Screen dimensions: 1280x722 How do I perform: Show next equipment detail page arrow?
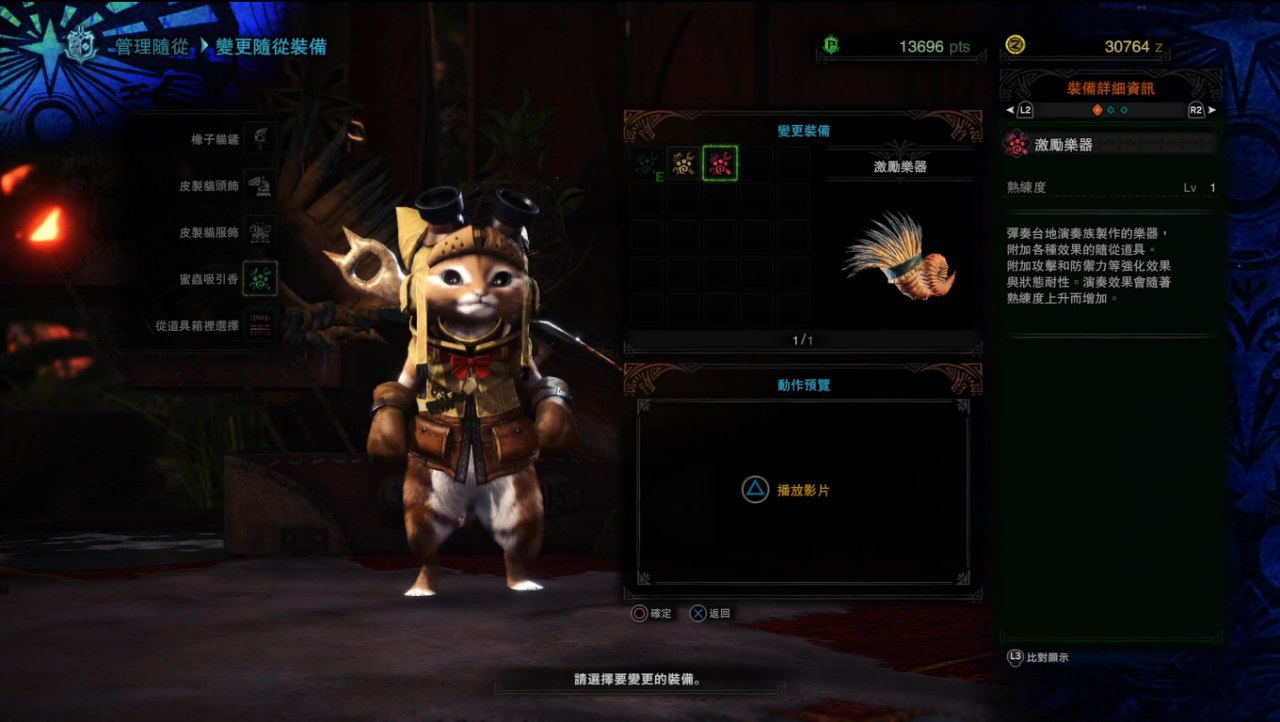click(x=1212, y=110)
